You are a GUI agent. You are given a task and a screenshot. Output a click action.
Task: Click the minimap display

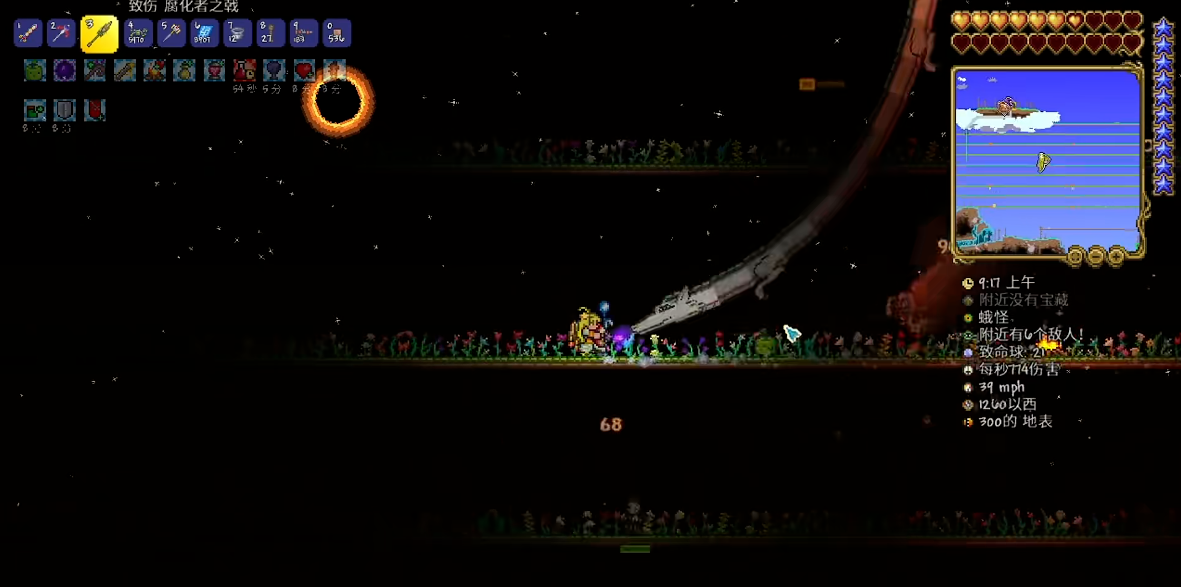1046,160
